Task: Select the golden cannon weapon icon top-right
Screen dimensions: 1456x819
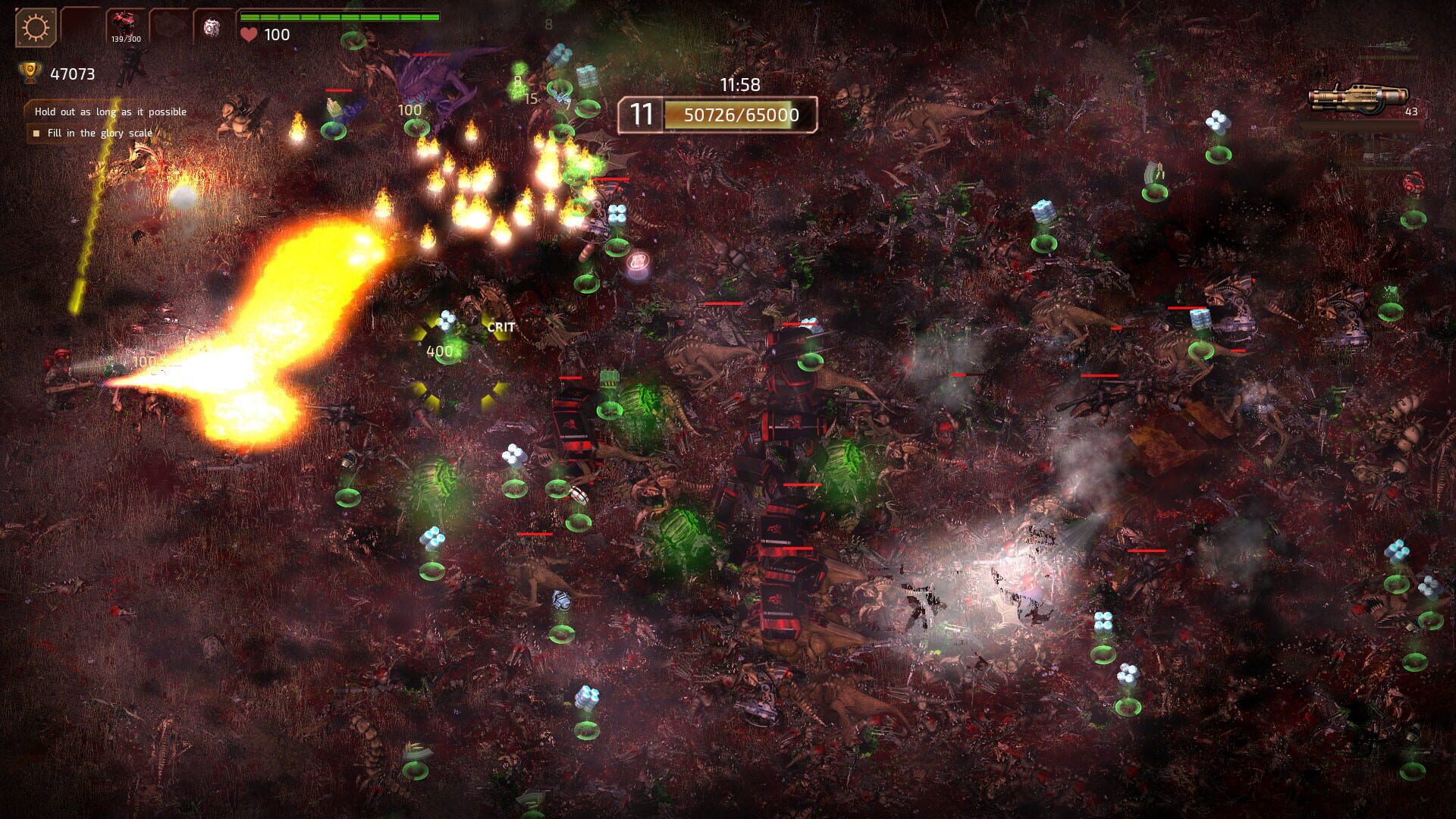Action: pos(1358,97)
